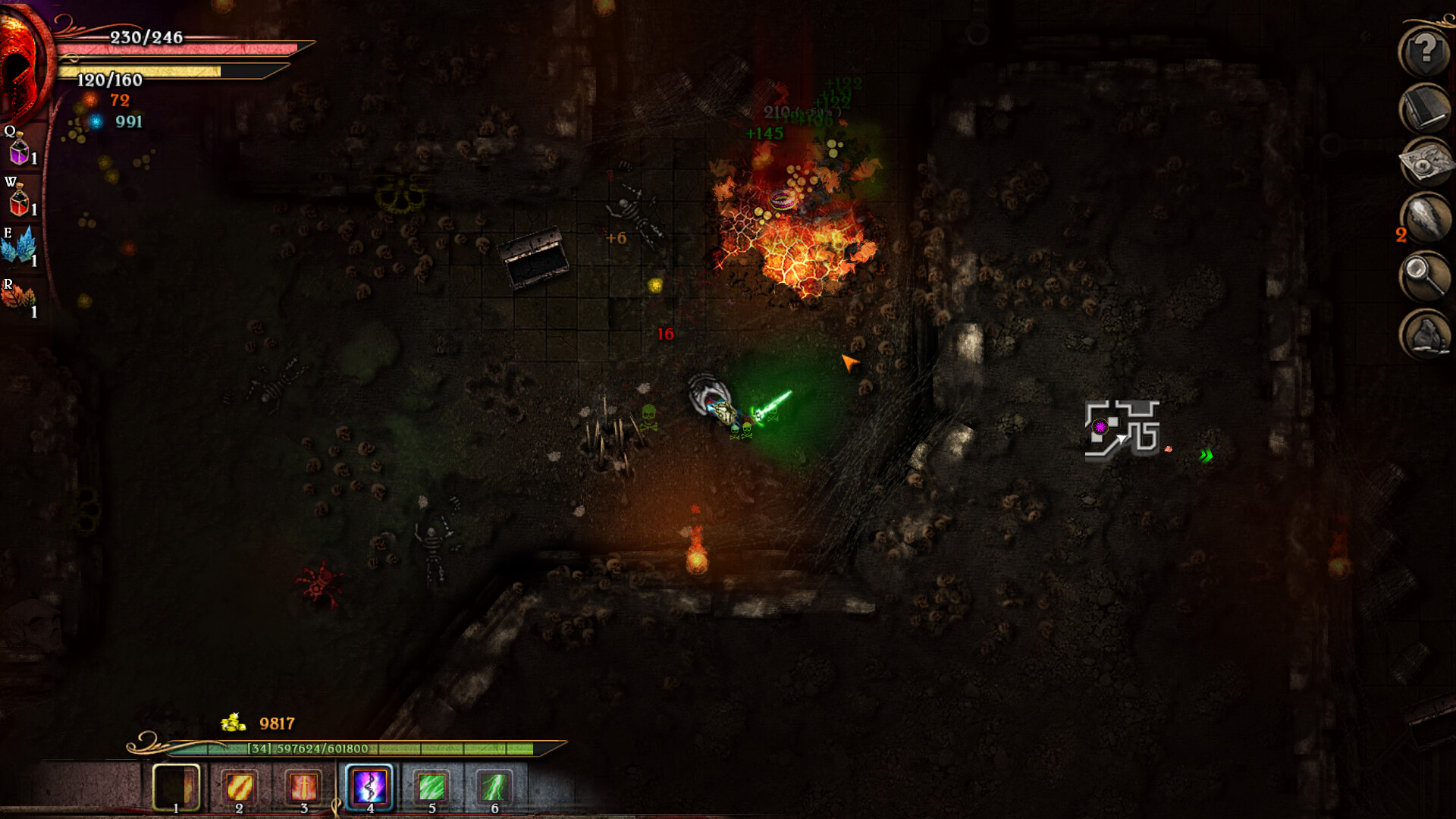Open the loot sack inventory icon
Screen dimensions: 1456x819
(1424, 334)
